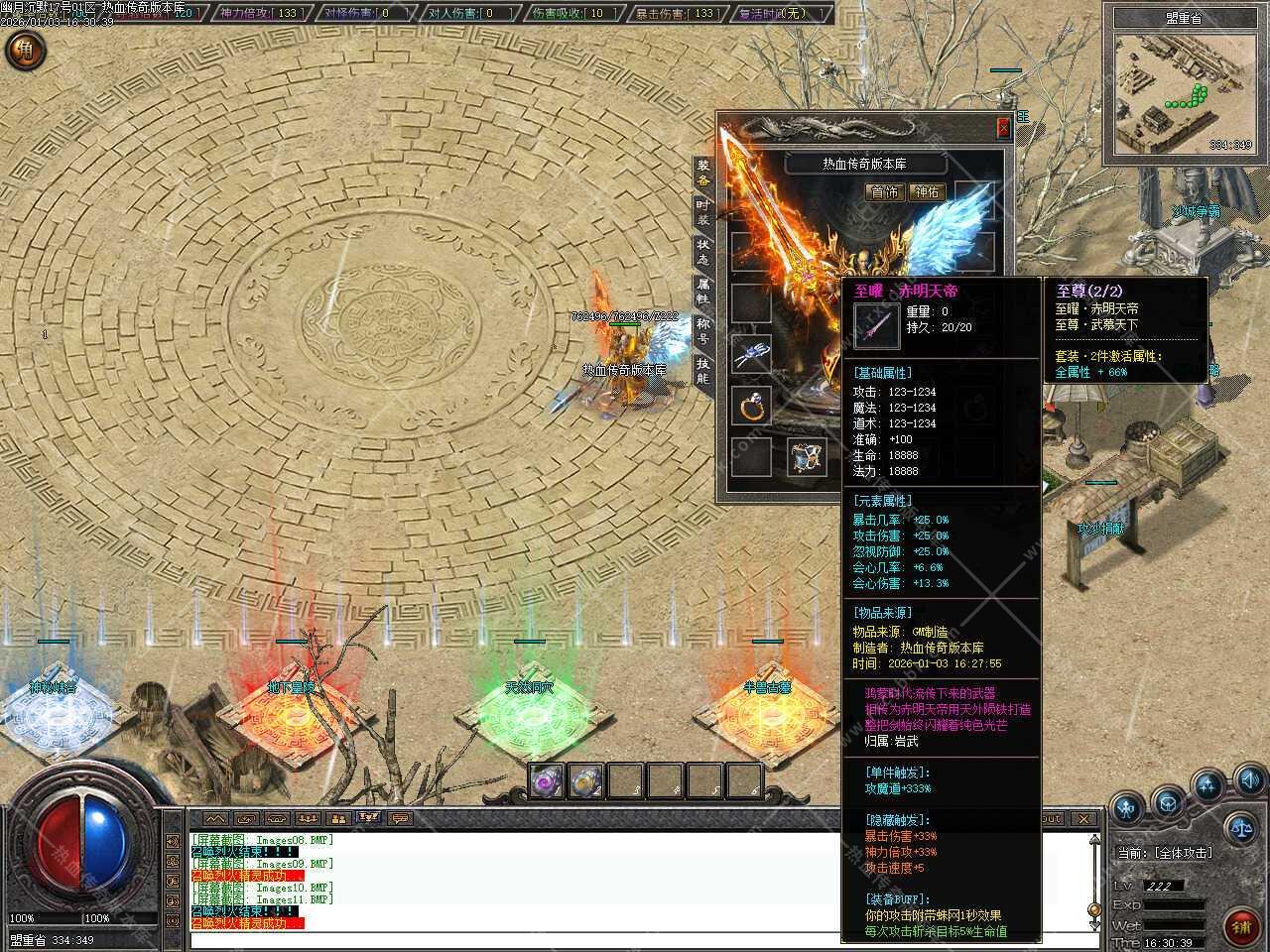Select the 属性 attributes tab
The width and height of the screenshot is (1270, 952).
click(702, 291)
